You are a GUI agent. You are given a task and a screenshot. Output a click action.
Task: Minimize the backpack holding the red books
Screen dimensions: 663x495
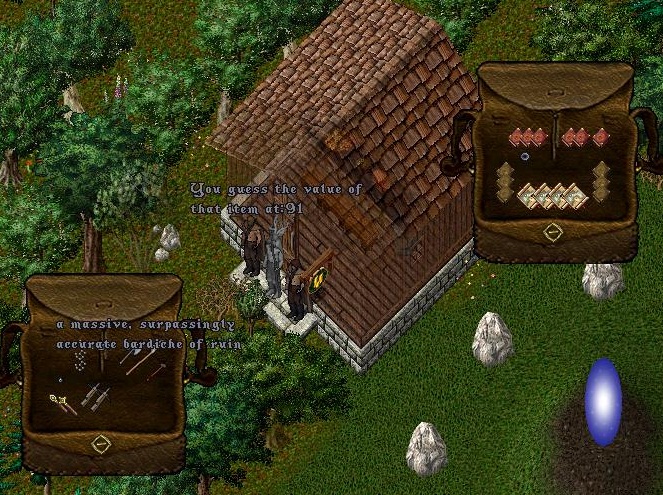point(552,232)
